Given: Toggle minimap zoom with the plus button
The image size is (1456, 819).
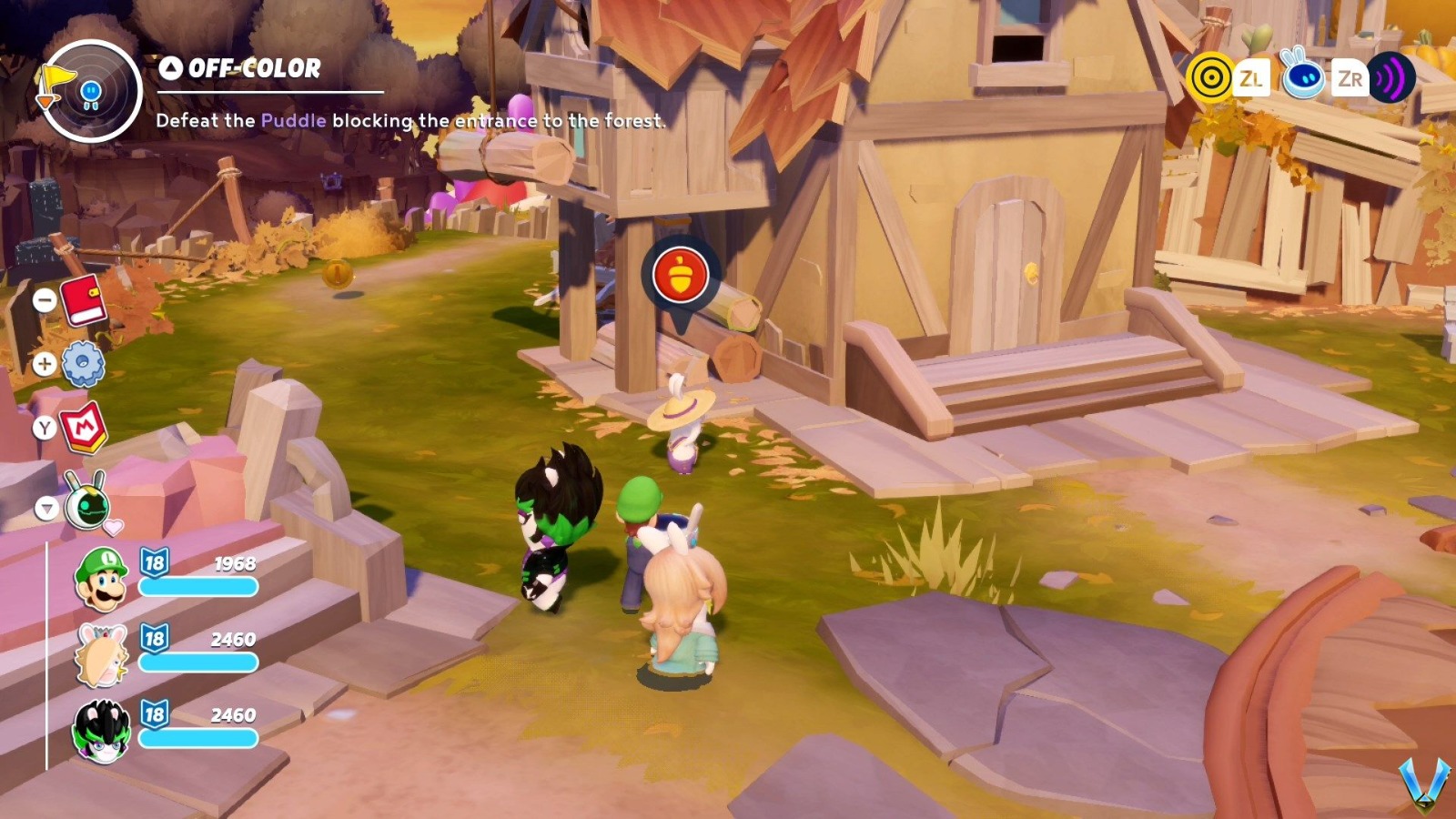Looking at the screenshot, I should coord(43,361).
